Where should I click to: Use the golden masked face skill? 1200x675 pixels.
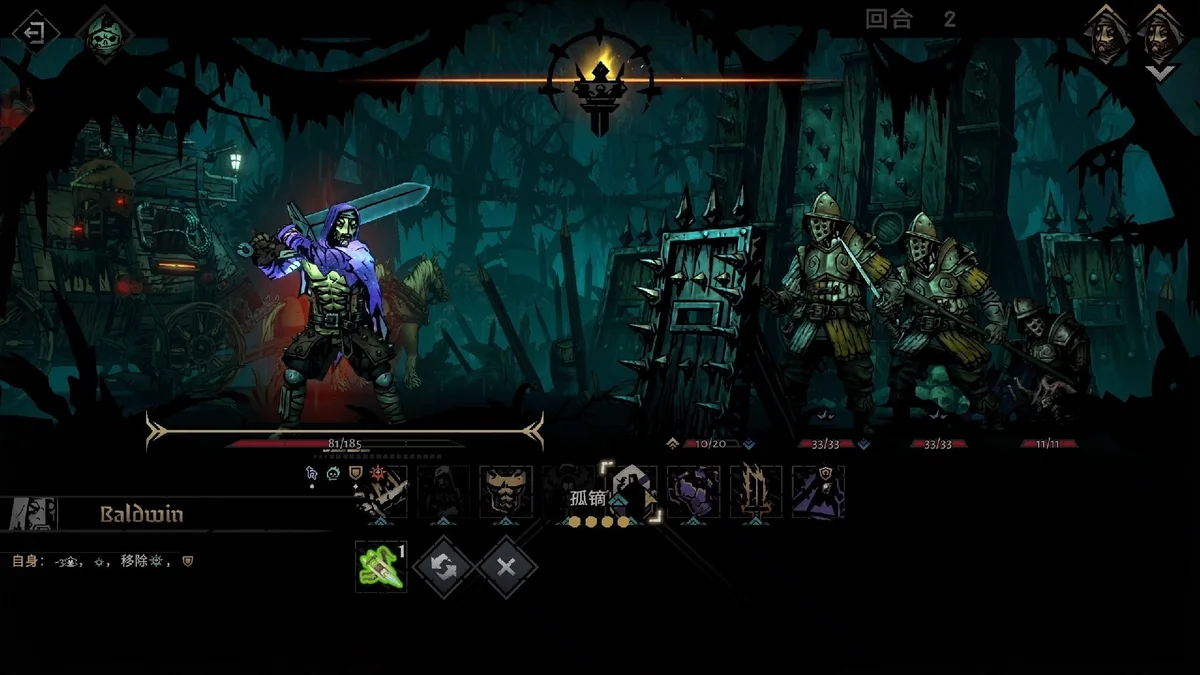(x=504, y=492)
